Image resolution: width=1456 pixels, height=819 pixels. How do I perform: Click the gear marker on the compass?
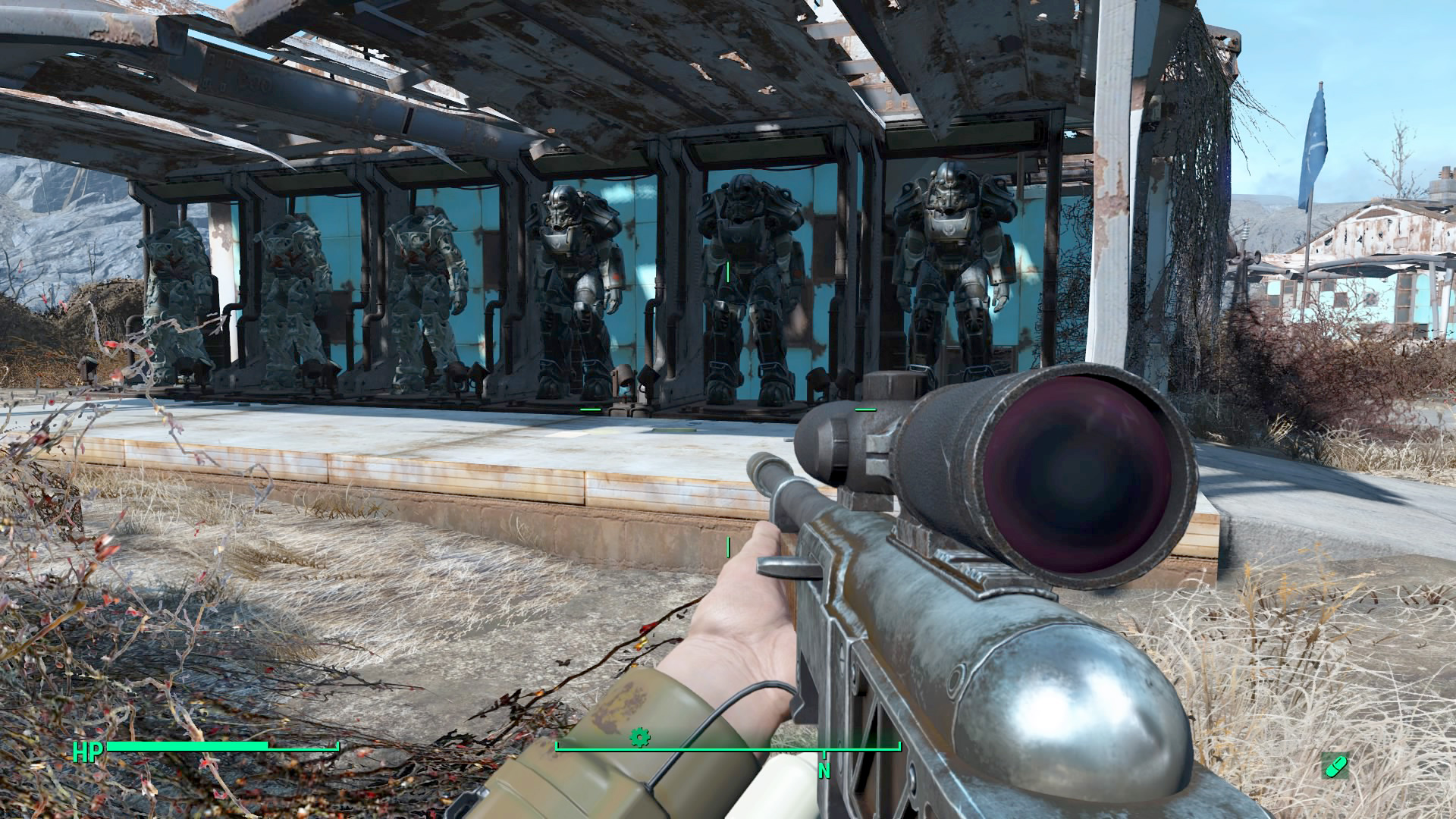click(x=640, y=736)
